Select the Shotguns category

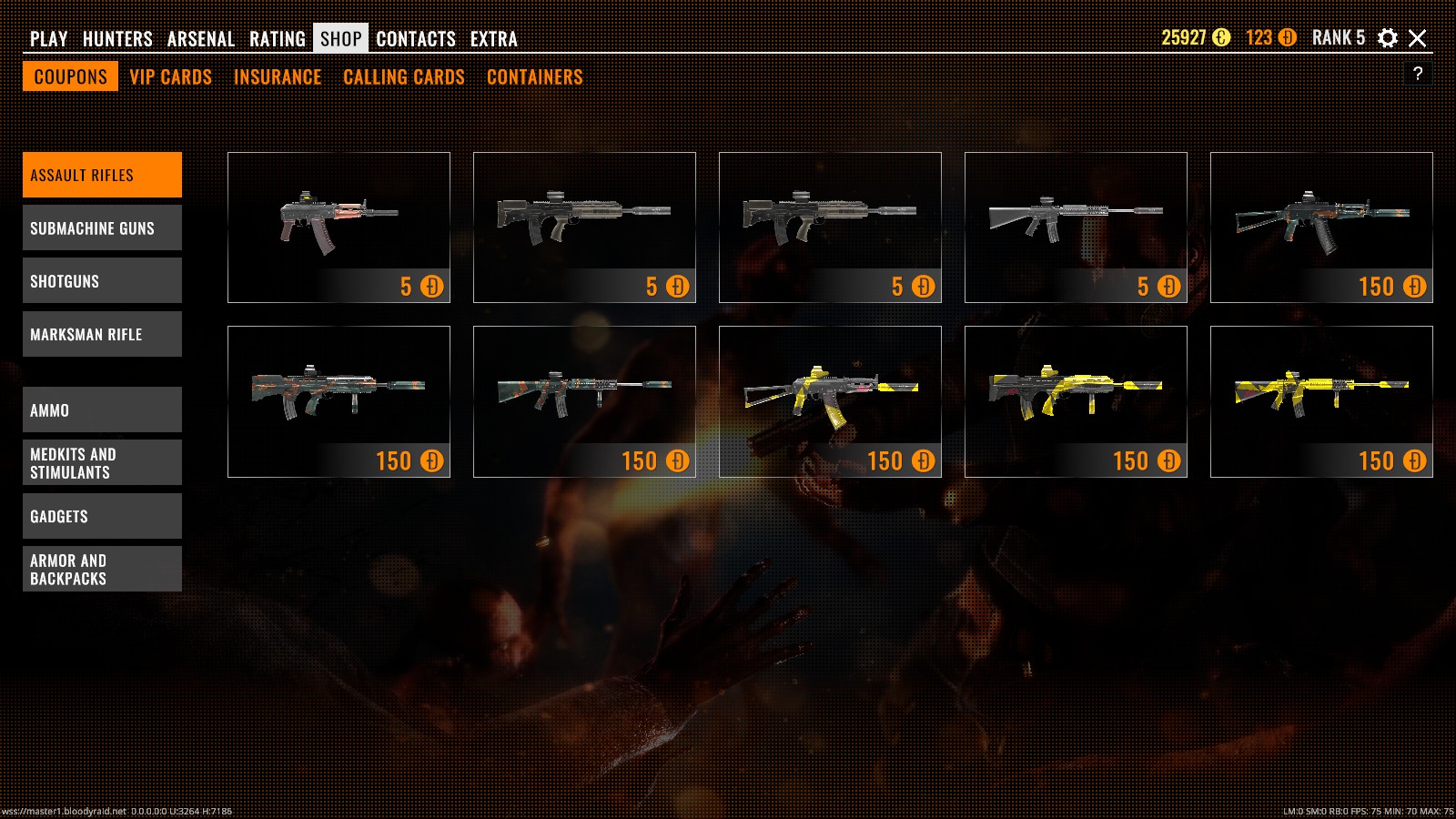[102, 280]
